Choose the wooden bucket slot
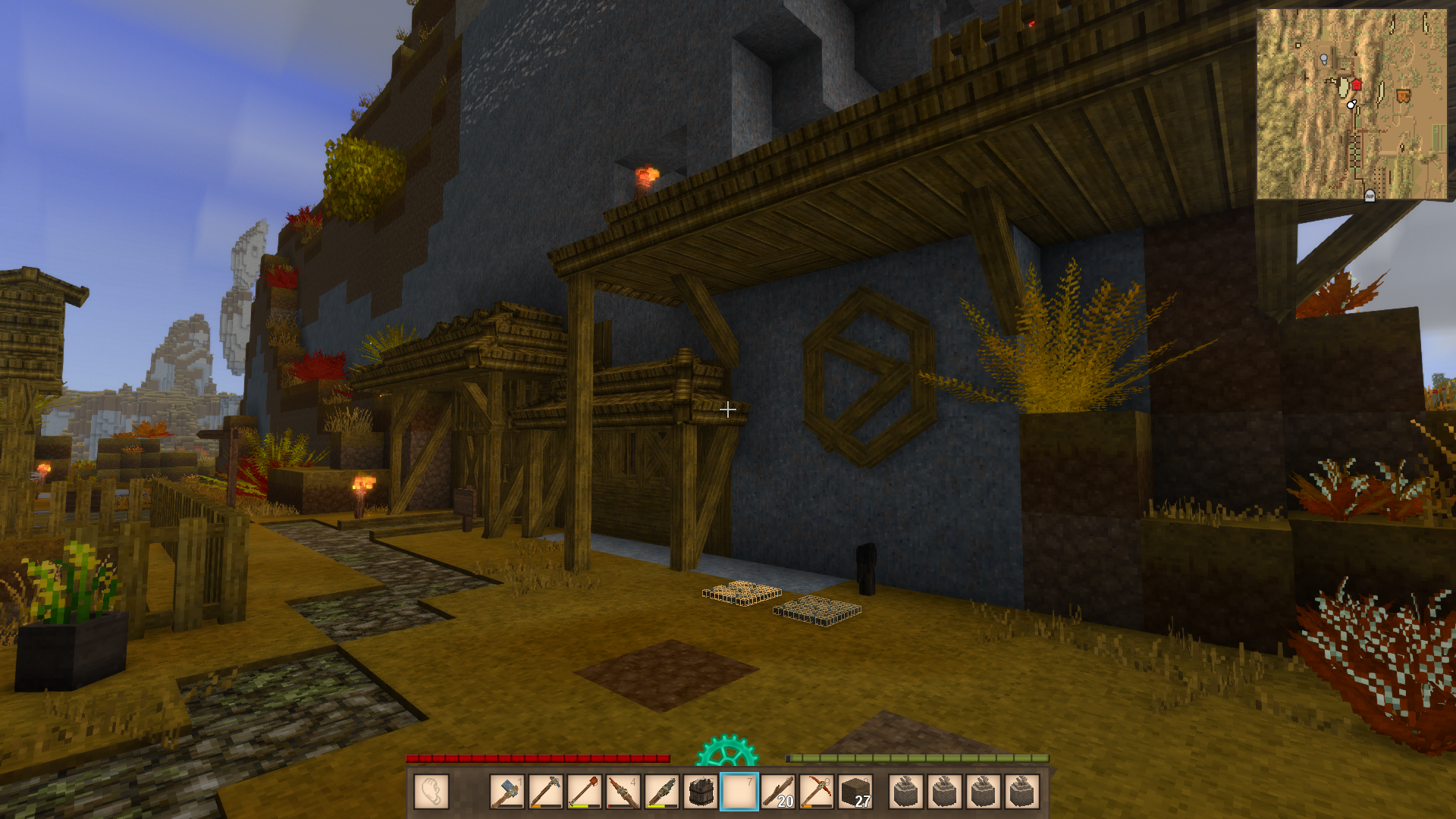1456x819 pixels. coord(701,792)
